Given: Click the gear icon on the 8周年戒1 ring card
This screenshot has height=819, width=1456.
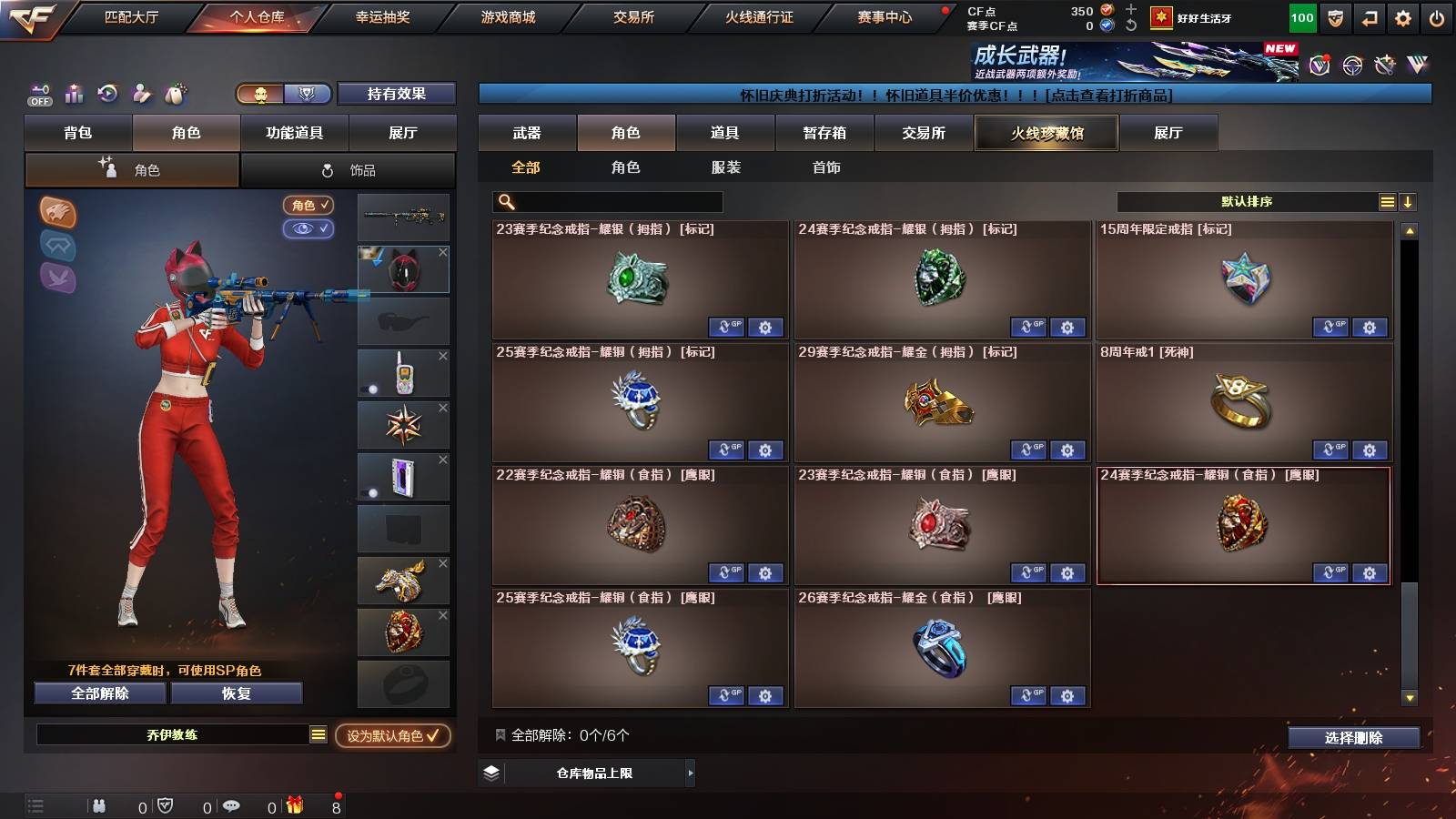Looking at the screenshot, I should (1369, 450).
